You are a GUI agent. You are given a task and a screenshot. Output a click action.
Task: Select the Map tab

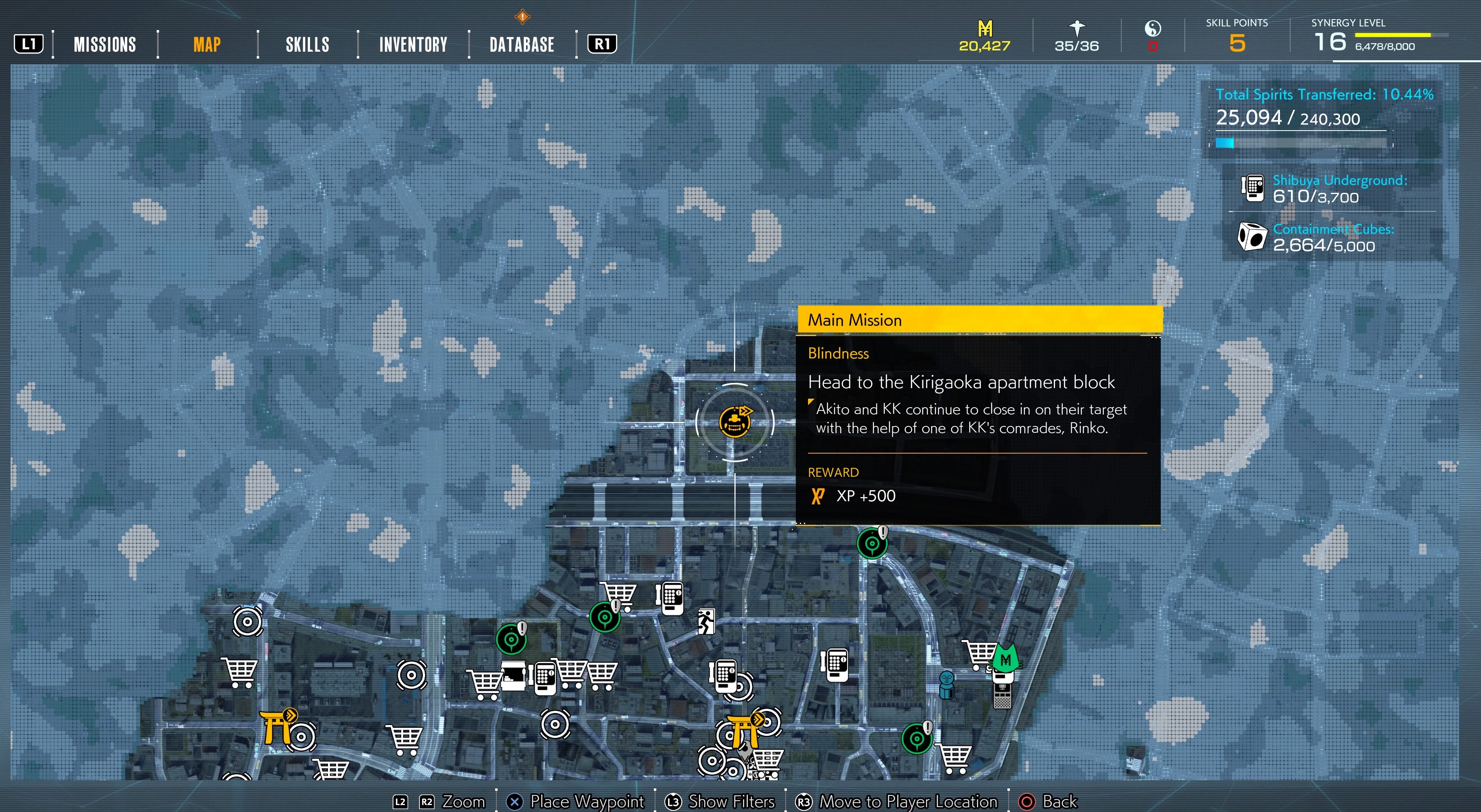pyautogui.click(x=207, y=44)
